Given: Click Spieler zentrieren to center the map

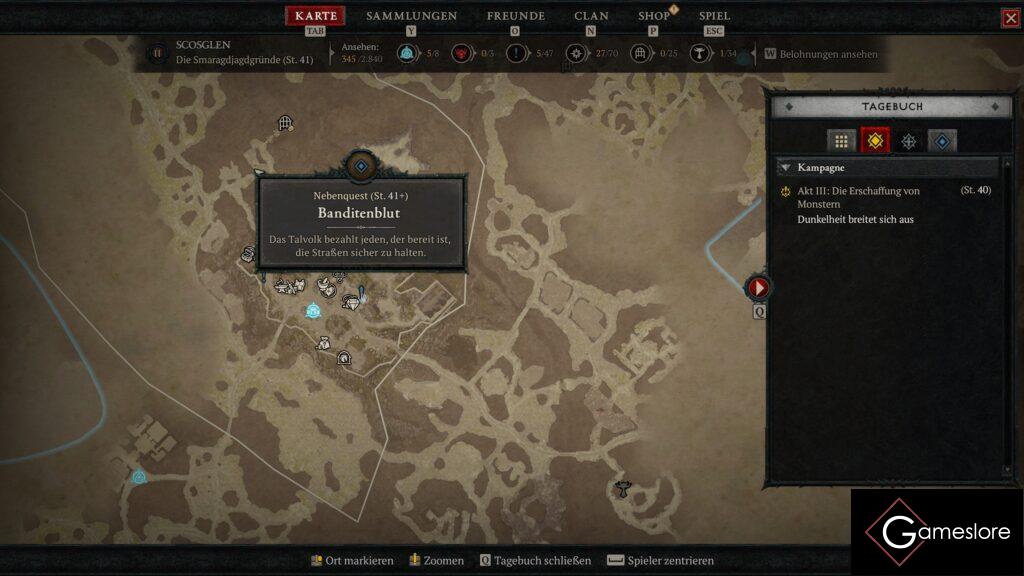Looking at the screenshot, I should (x=660, y=561).
